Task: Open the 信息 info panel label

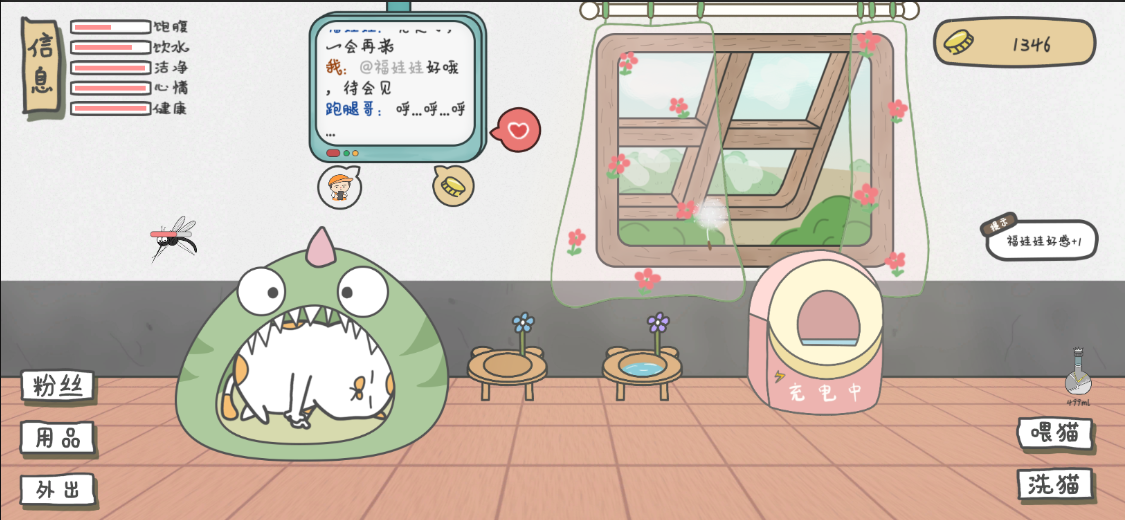Action: click(40, 64)
